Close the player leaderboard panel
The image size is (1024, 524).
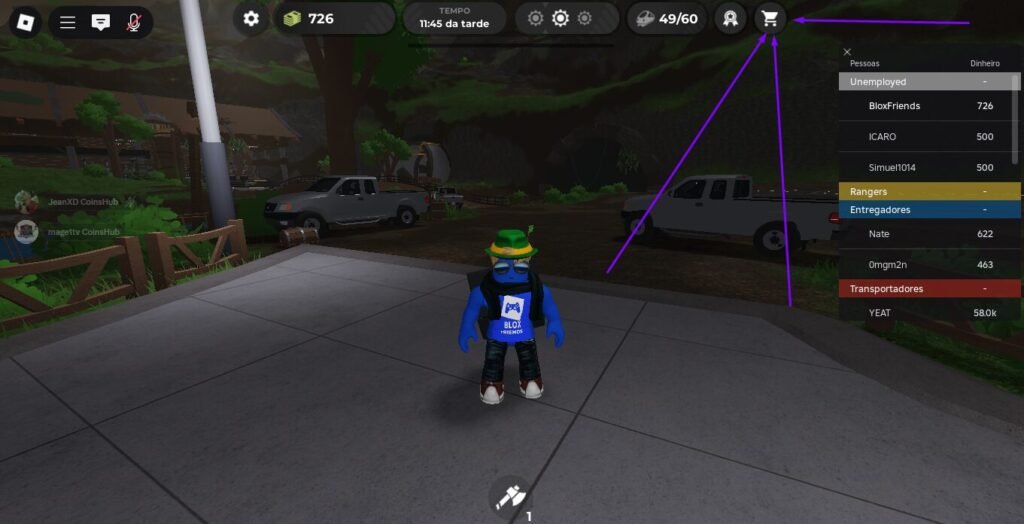point(847,52)
